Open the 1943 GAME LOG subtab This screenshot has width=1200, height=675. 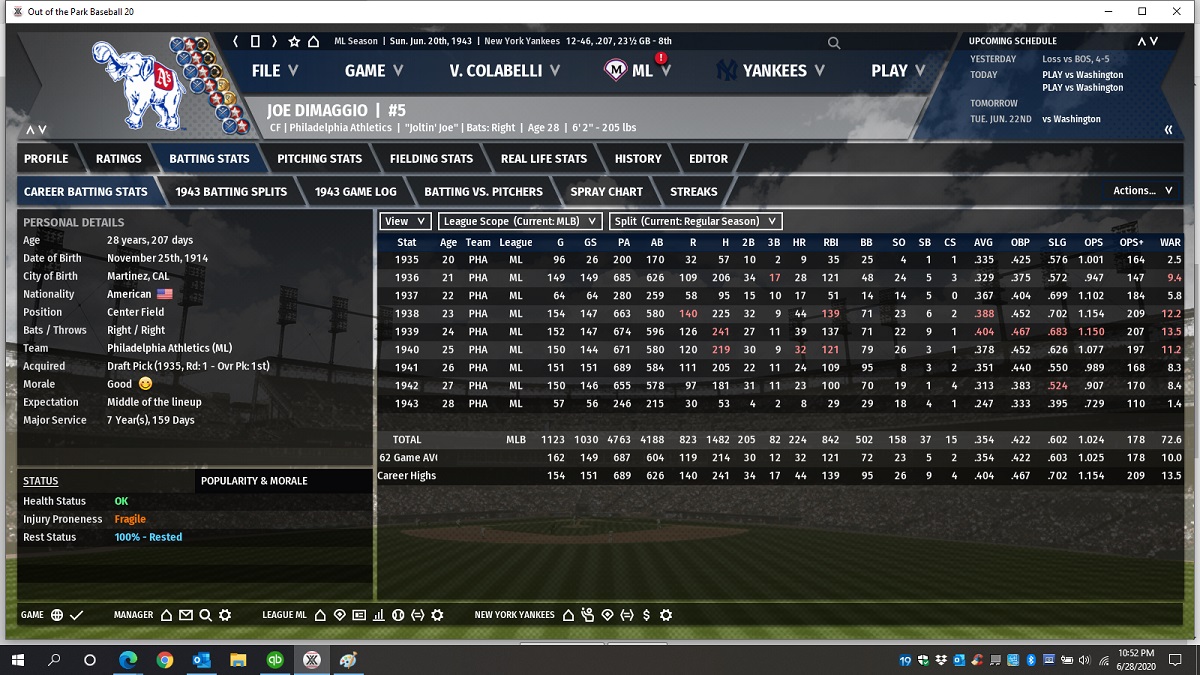355,192
